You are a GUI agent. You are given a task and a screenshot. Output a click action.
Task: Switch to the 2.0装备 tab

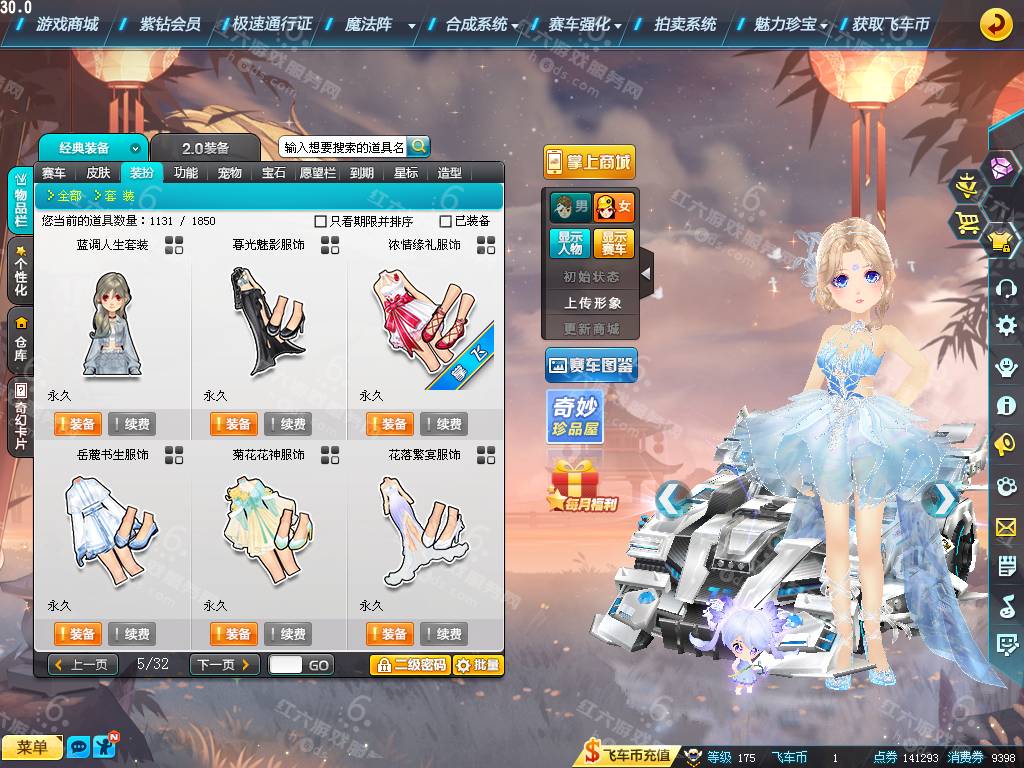click(205, 148)
